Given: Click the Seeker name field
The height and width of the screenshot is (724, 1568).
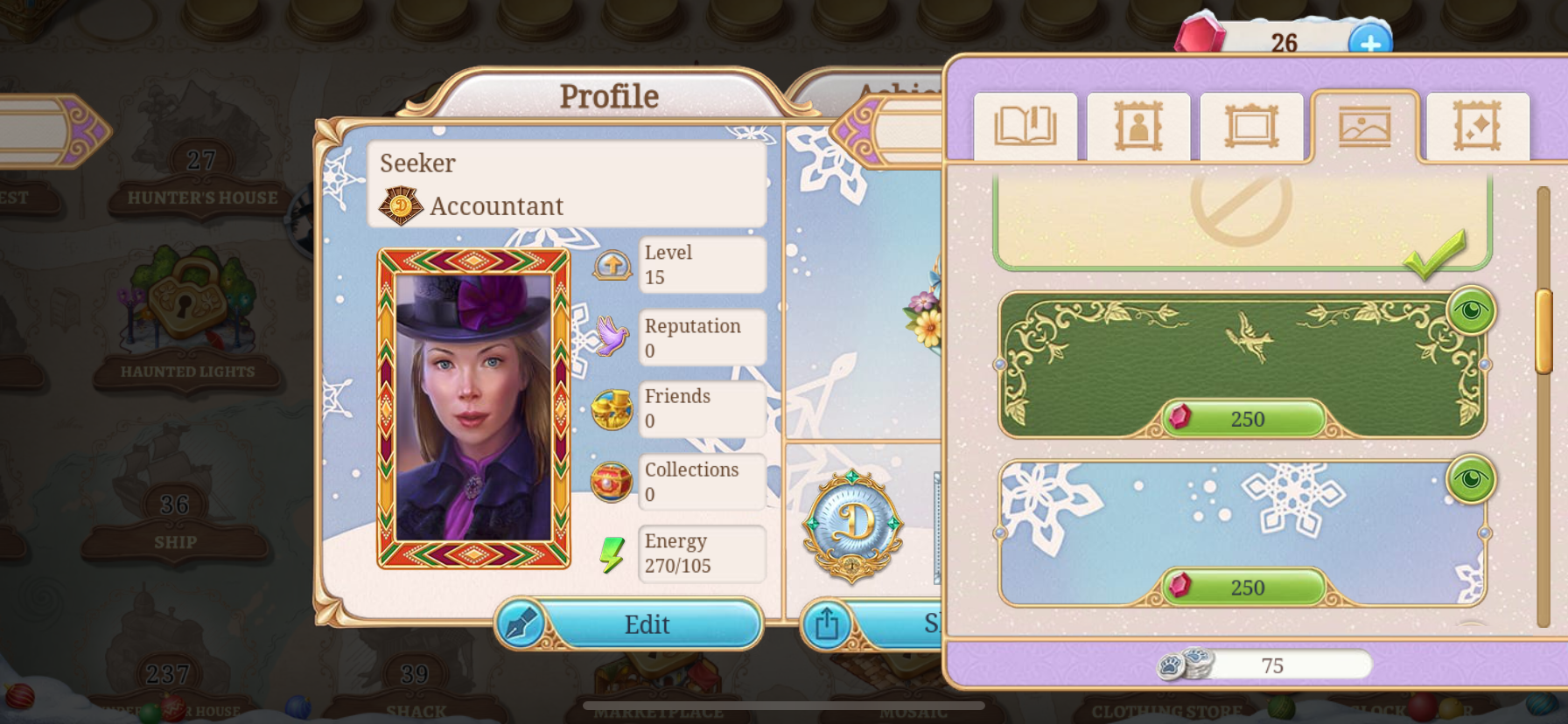Looking at the screenshot, I should coord(567,164).
